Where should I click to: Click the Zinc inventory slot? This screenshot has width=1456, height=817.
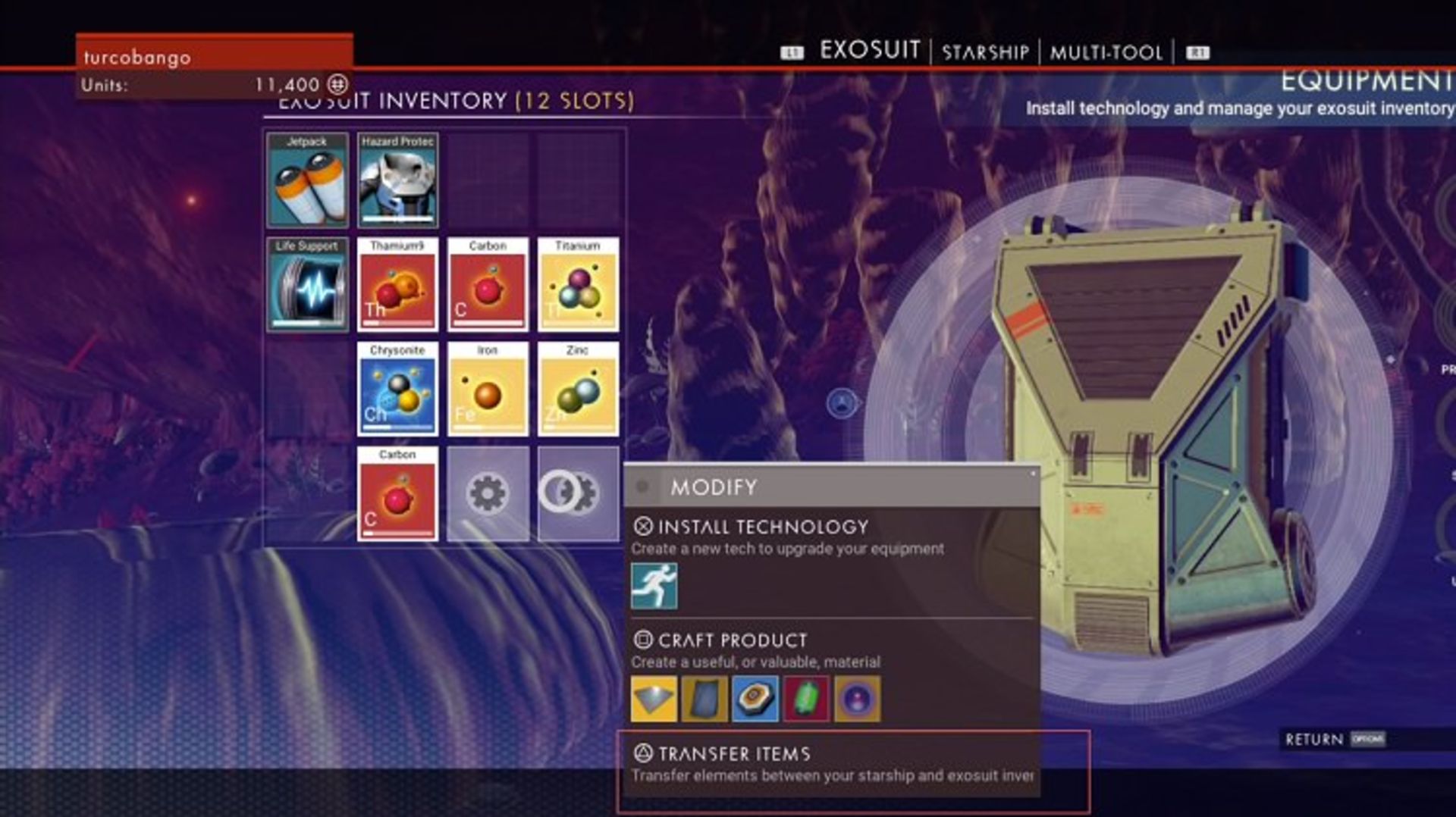point(578,390)
